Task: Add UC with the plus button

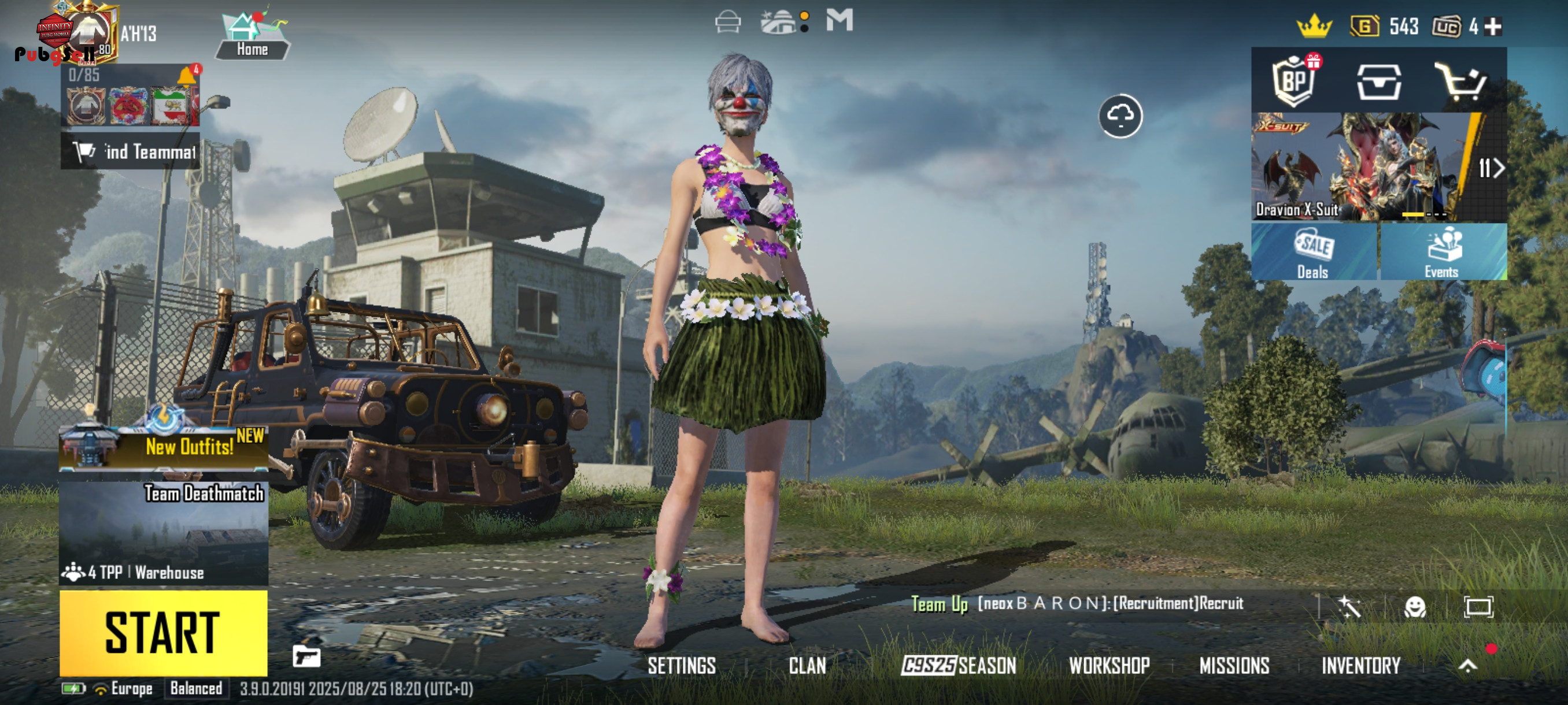Action: pos(1492,26)
